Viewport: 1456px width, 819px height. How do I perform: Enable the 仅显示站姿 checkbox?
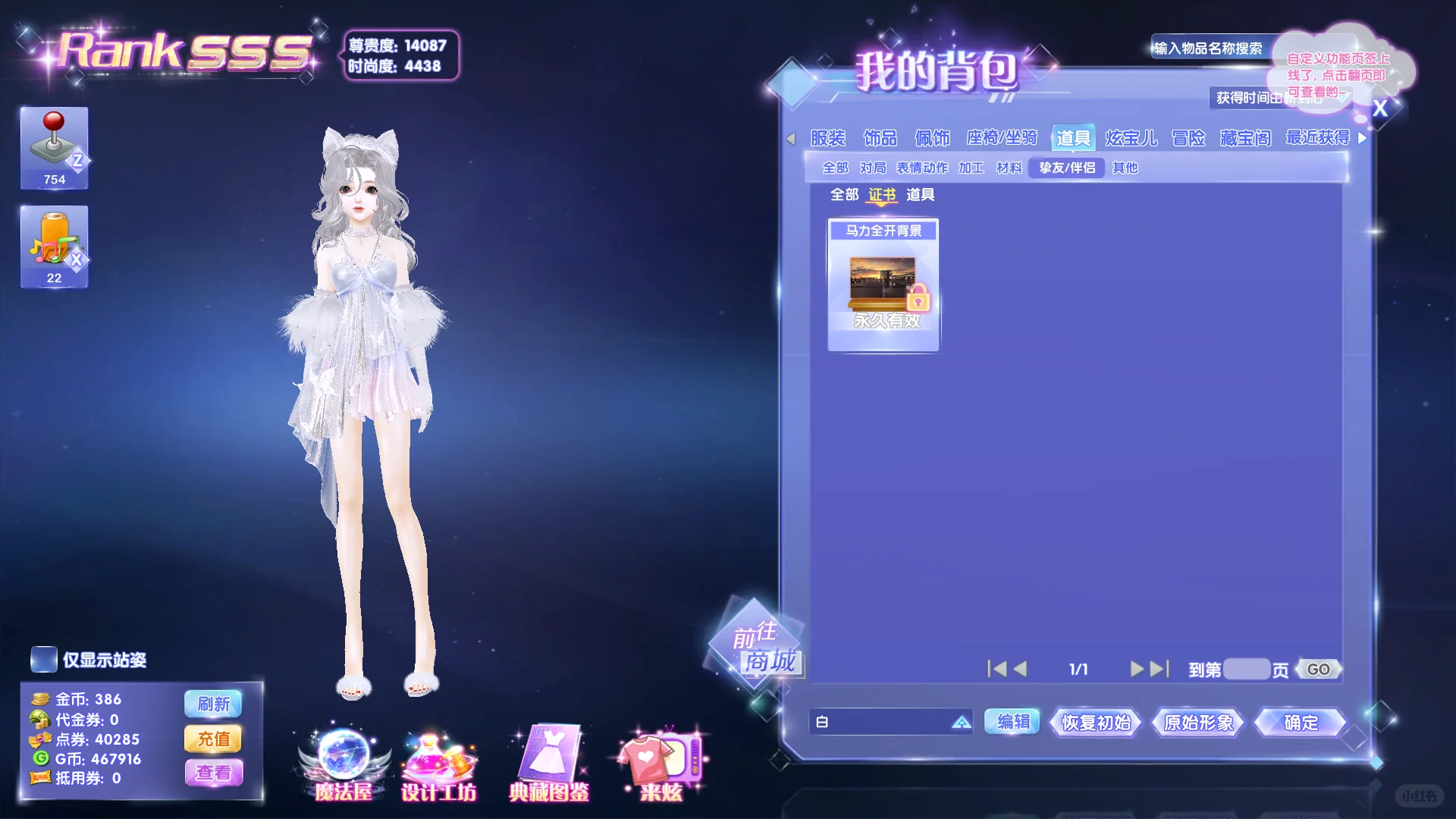point(43,661)
